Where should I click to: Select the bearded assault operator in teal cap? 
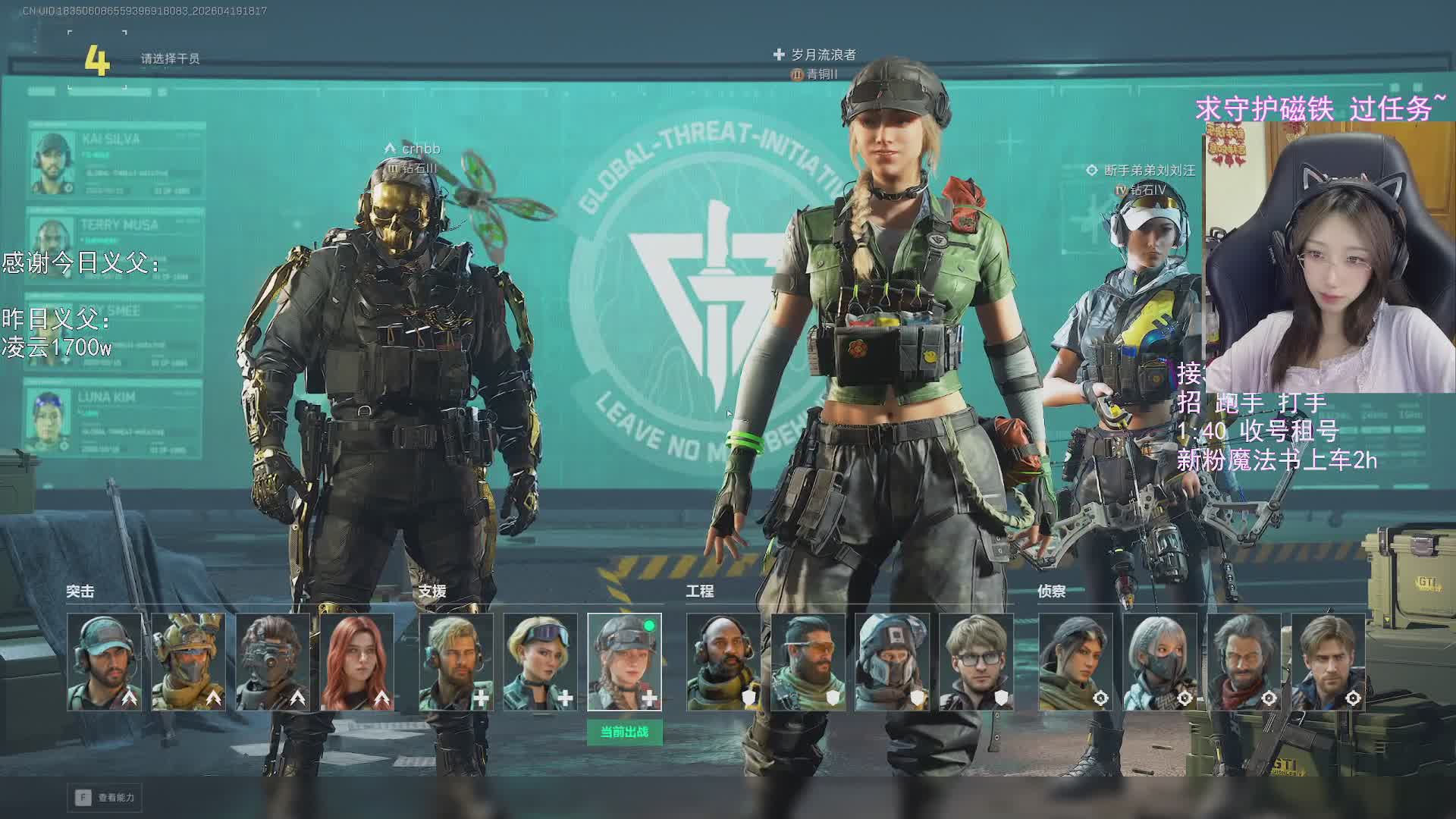point(105,661)
